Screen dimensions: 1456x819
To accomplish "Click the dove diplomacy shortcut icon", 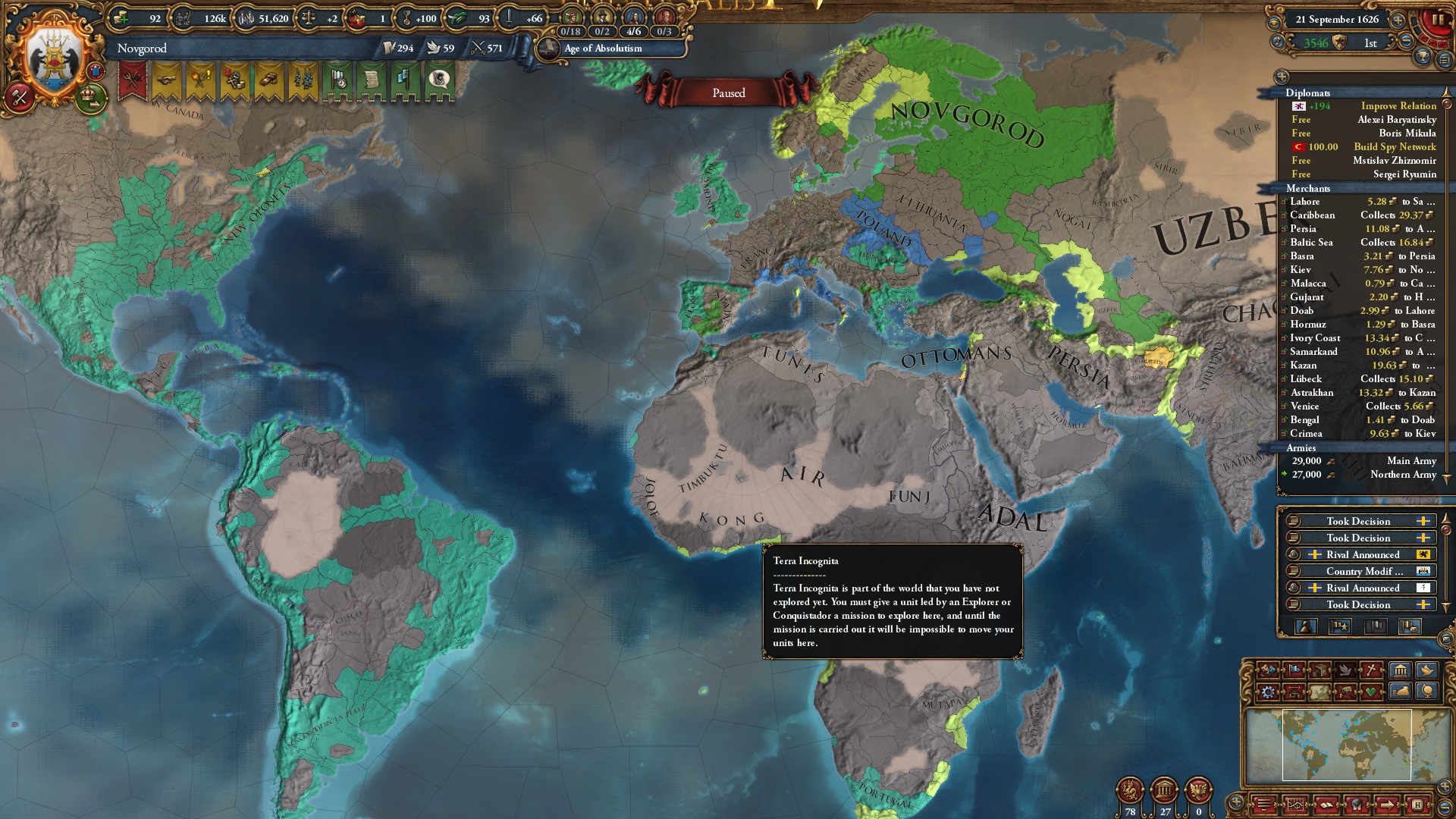I will point(1345,671).
